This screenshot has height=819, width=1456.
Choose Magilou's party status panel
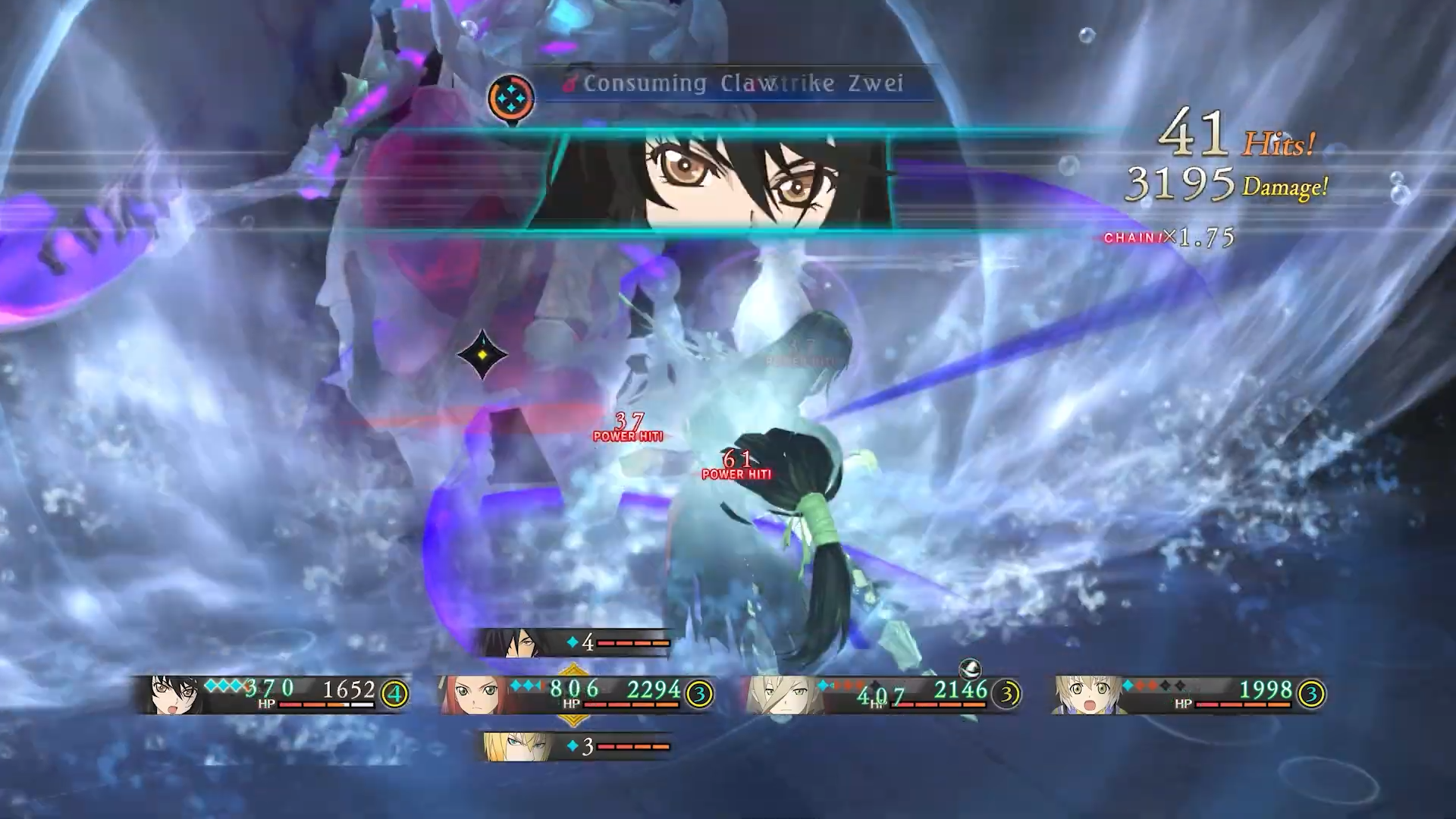pos(883,694)
